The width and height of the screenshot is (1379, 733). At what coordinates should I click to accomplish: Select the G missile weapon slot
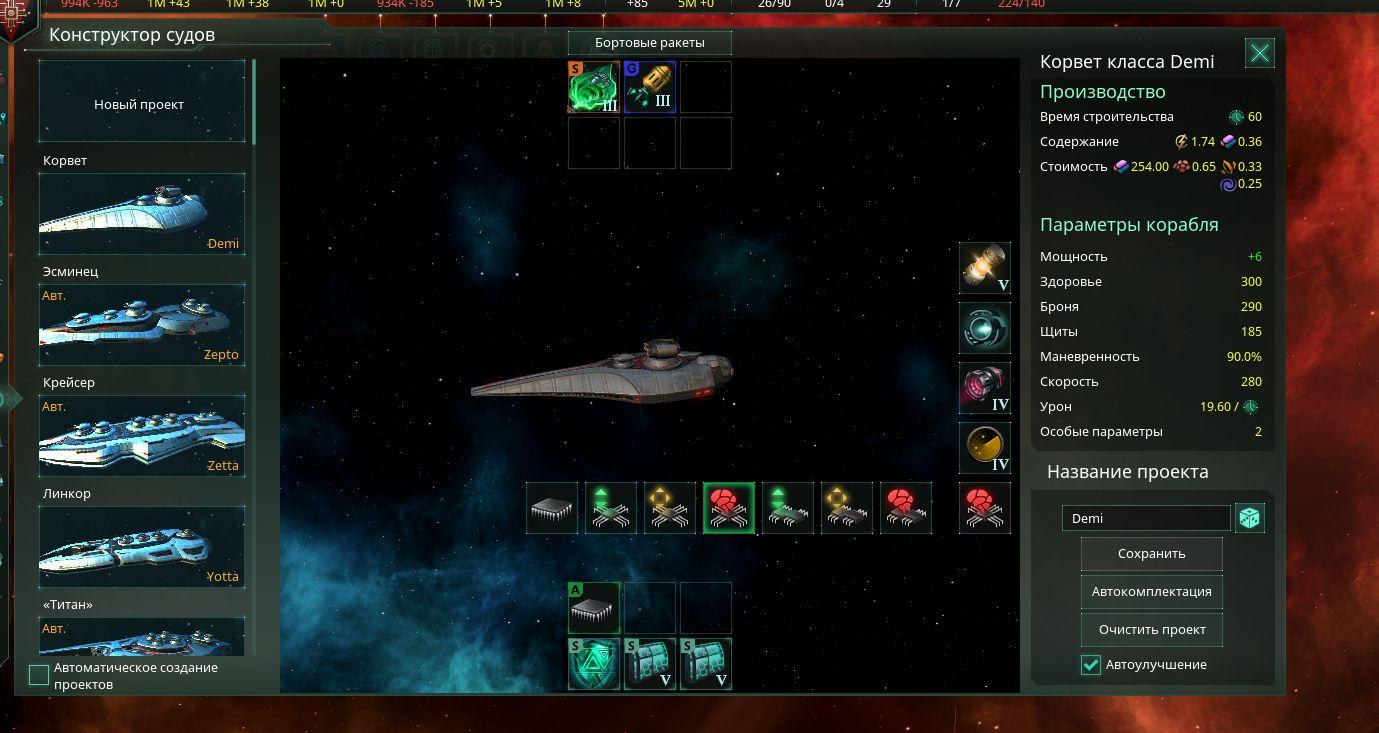[650, 87]
